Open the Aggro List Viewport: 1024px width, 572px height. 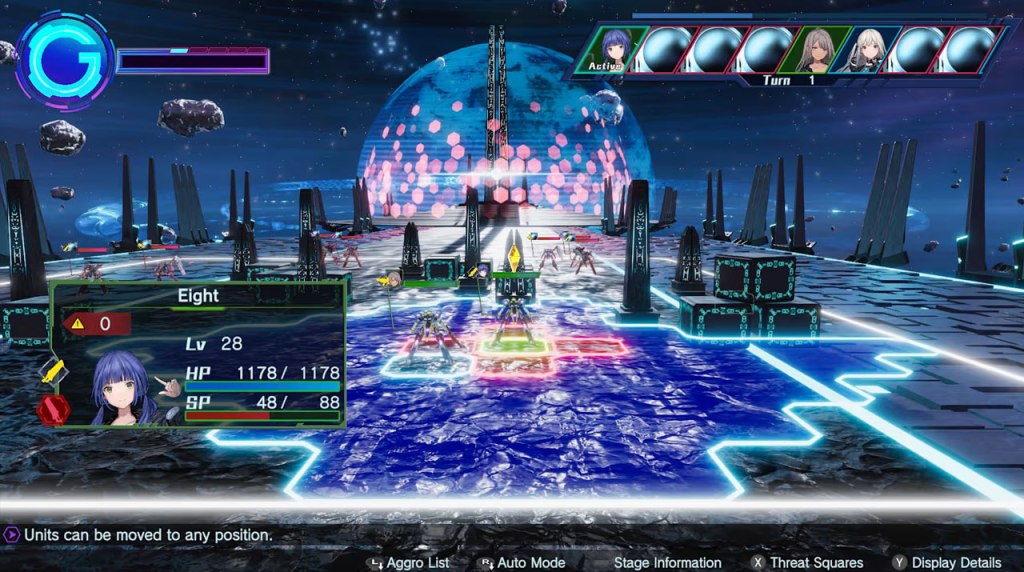point(409,563)
